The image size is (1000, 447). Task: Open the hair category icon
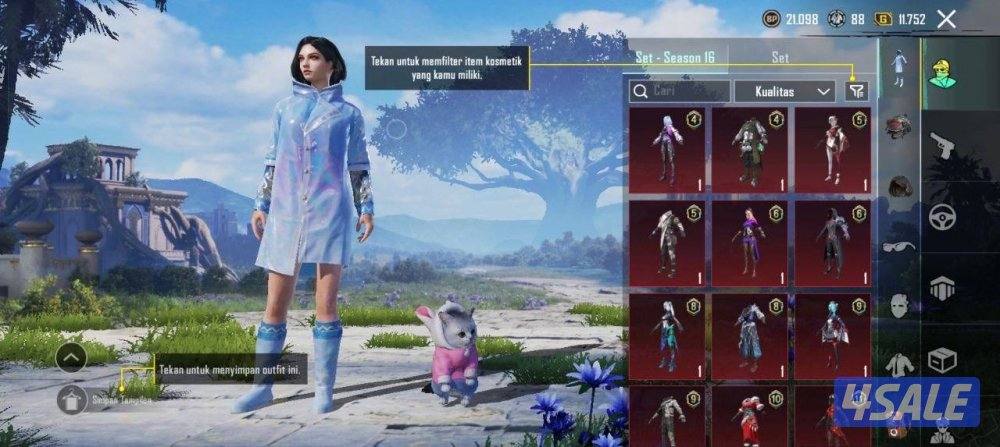[899, 187]
